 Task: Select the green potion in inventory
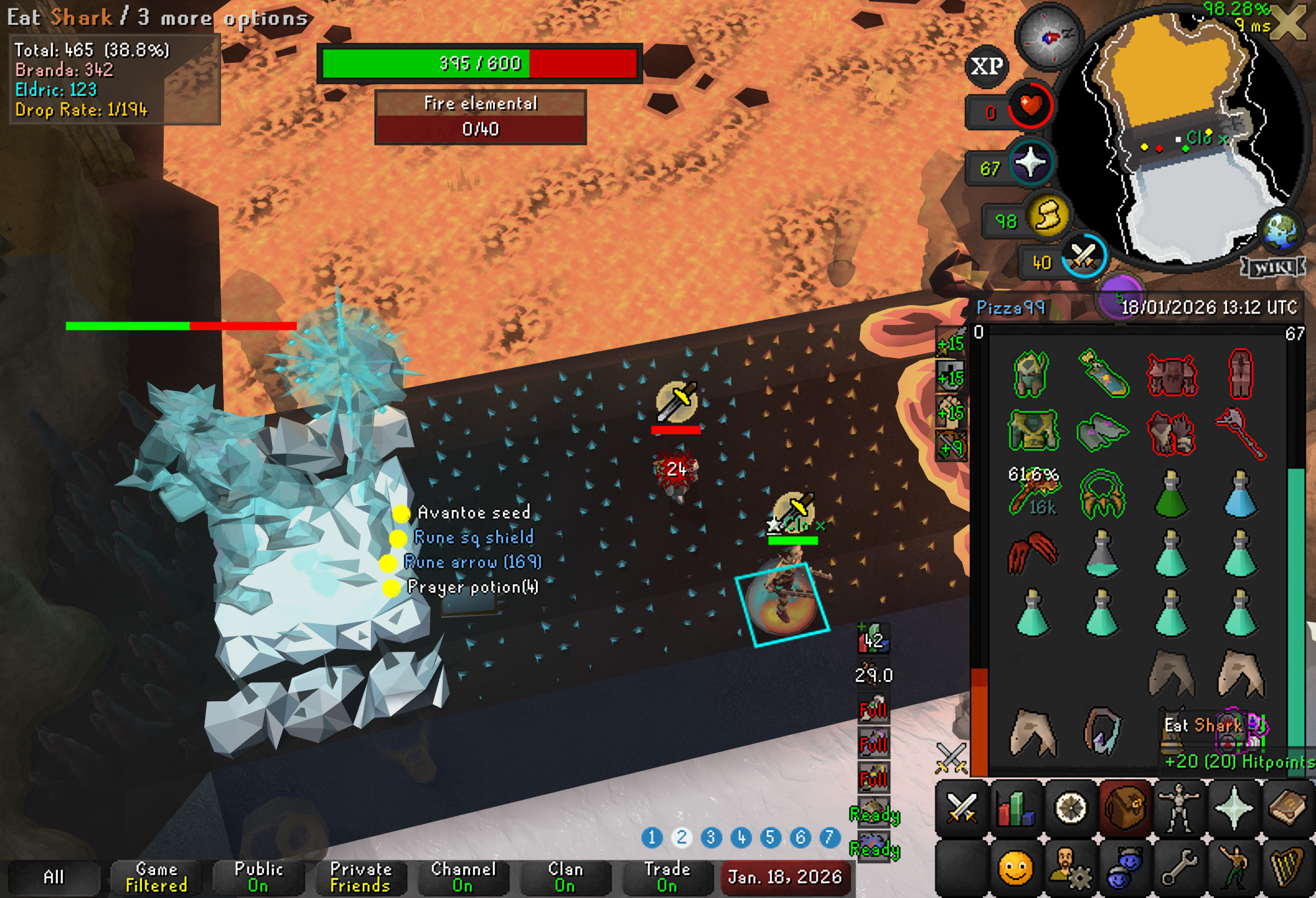click(1171, 495)
